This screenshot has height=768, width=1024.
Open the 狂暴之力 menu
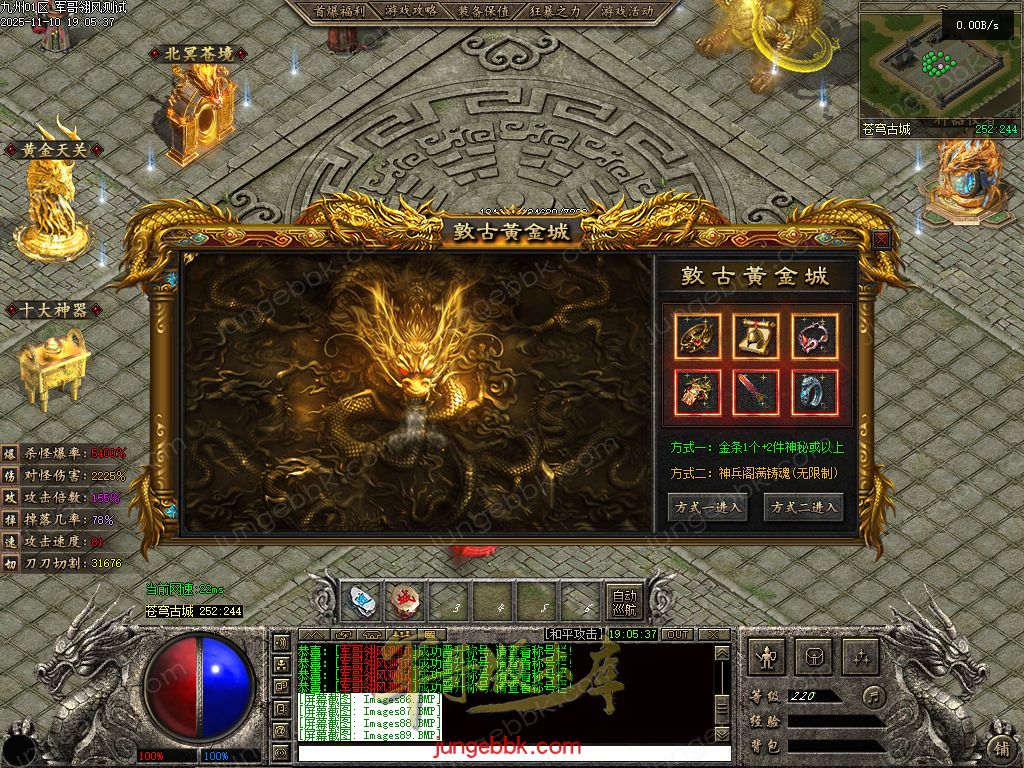[x=555, y=11]
